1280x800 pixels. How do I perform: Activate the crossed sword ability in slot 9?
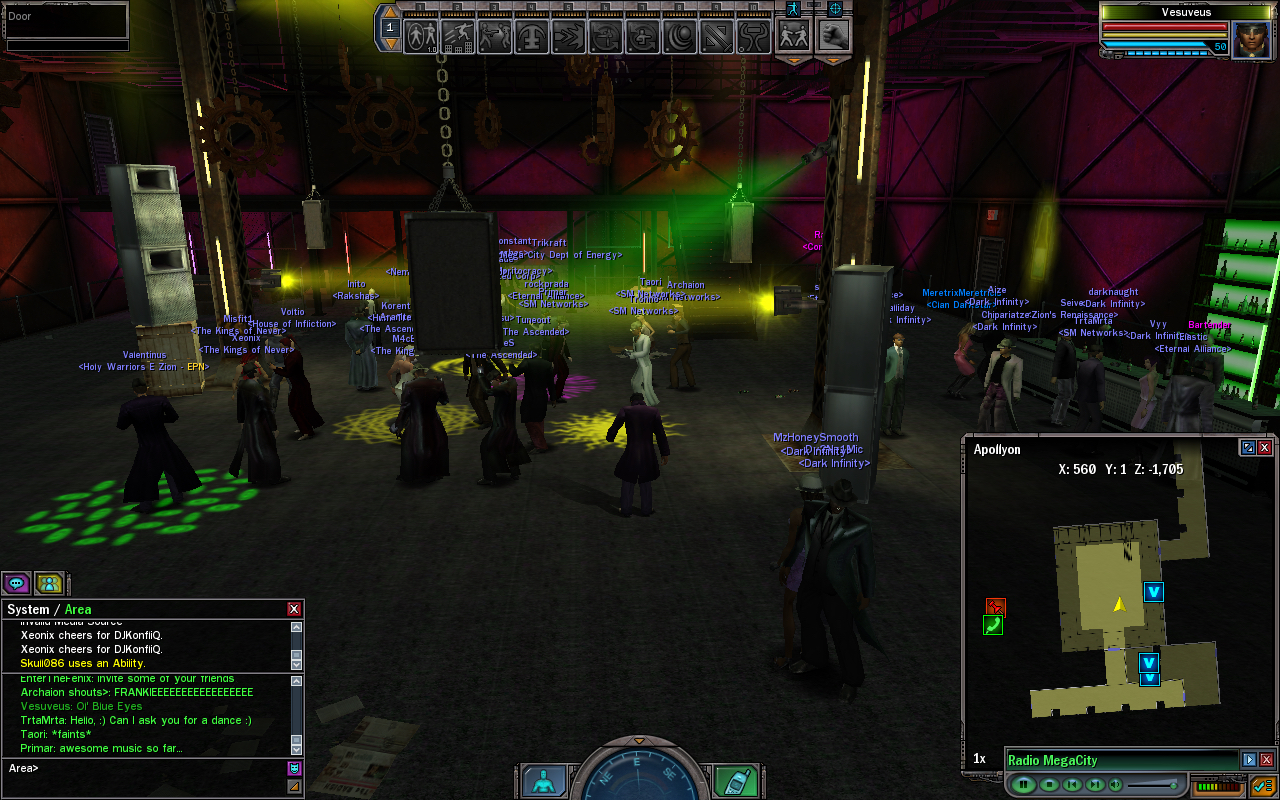(717, 36)
